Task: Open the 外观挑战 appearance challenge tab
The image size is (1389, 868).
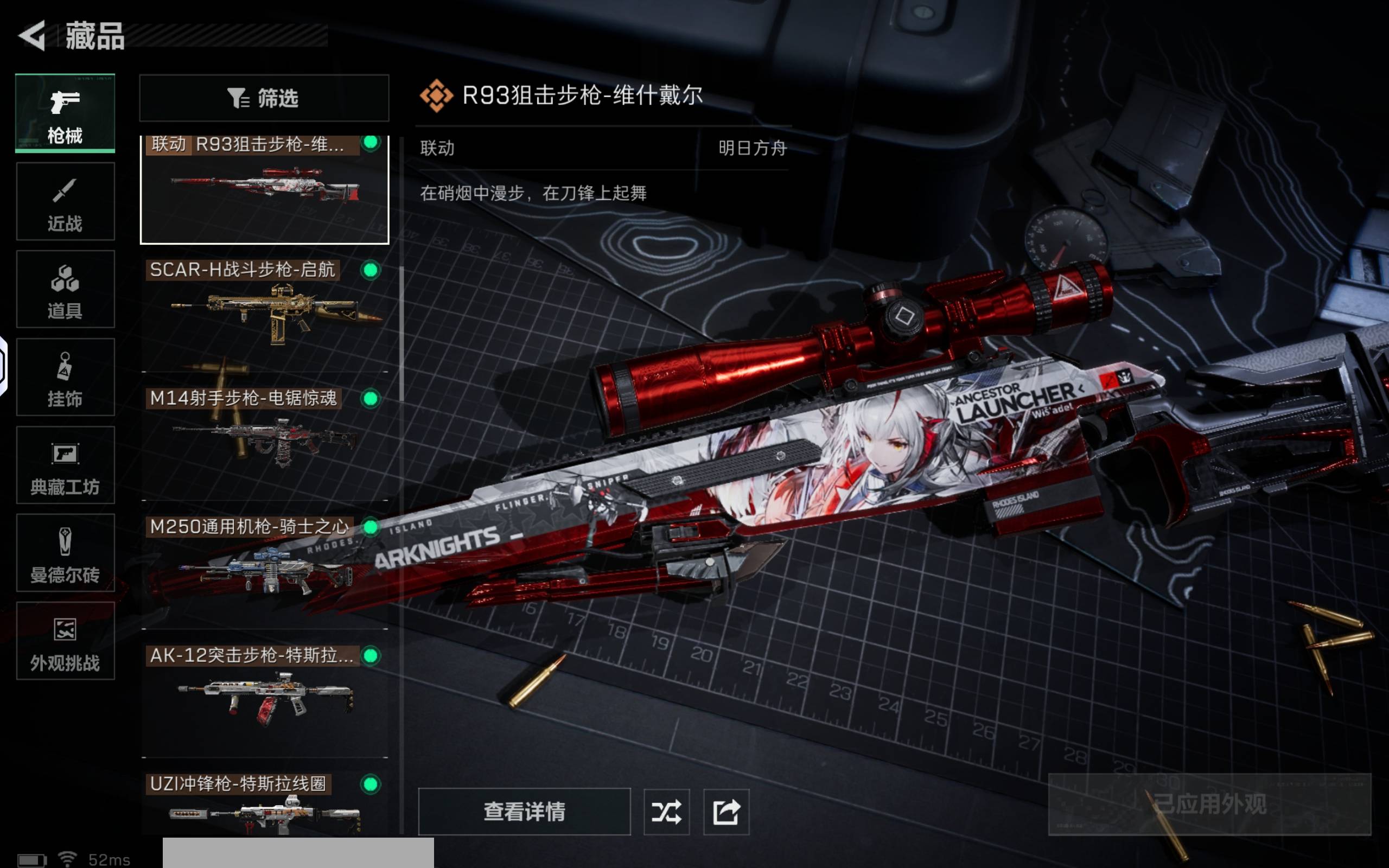Action: point(65,641)
